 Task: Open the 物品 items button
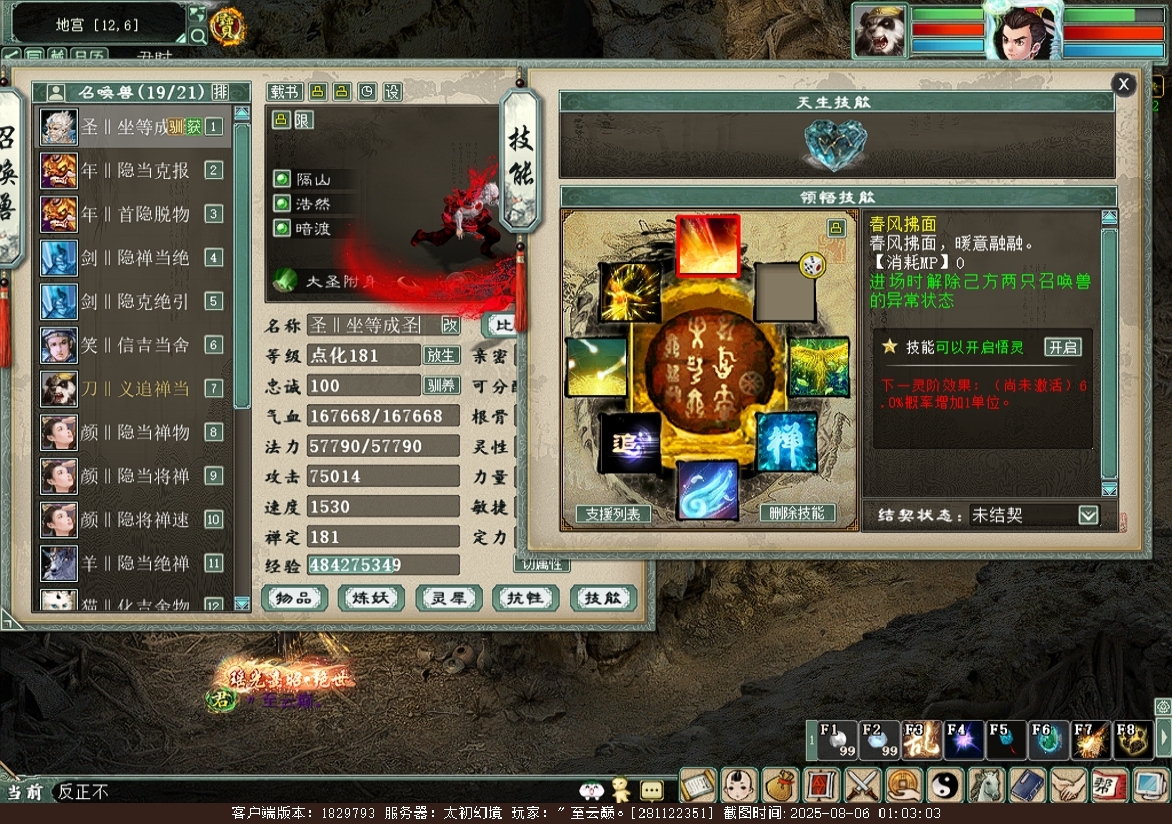pyautogui.click(x=295, y=598)
